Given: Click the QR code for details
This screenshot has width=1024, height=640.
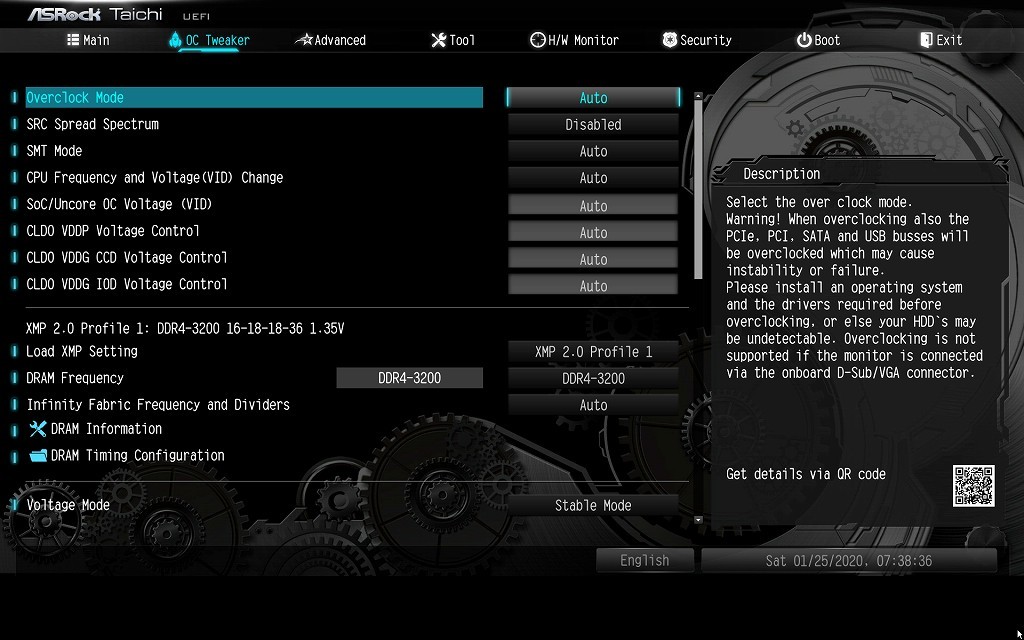Looking at the screenshot, I should (973, 486).
